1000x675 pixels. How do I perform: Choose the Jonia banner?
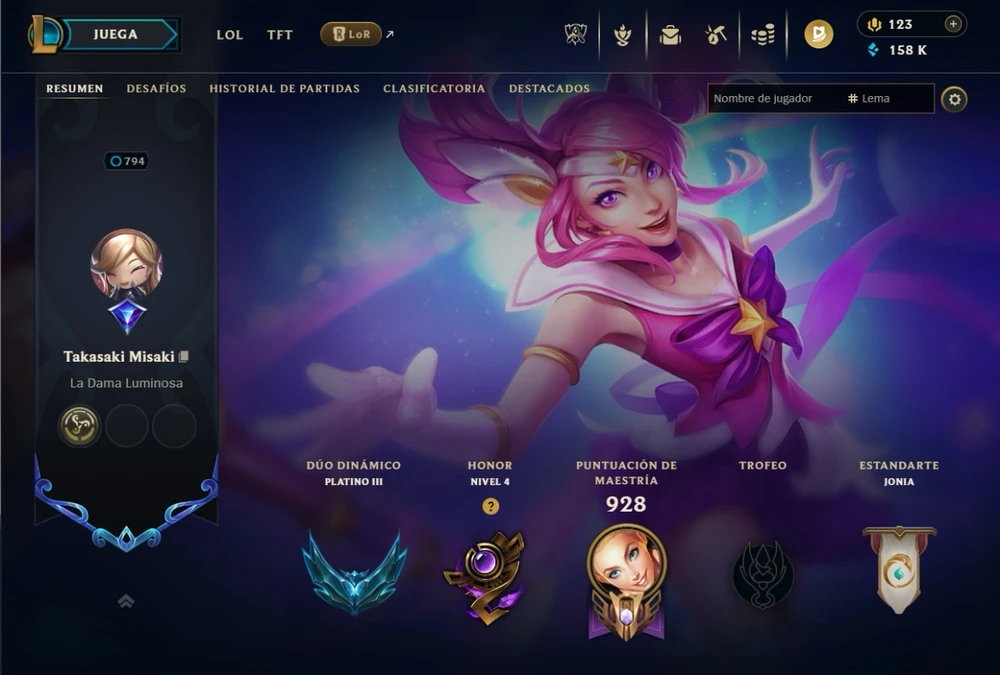tap(899, 568)
